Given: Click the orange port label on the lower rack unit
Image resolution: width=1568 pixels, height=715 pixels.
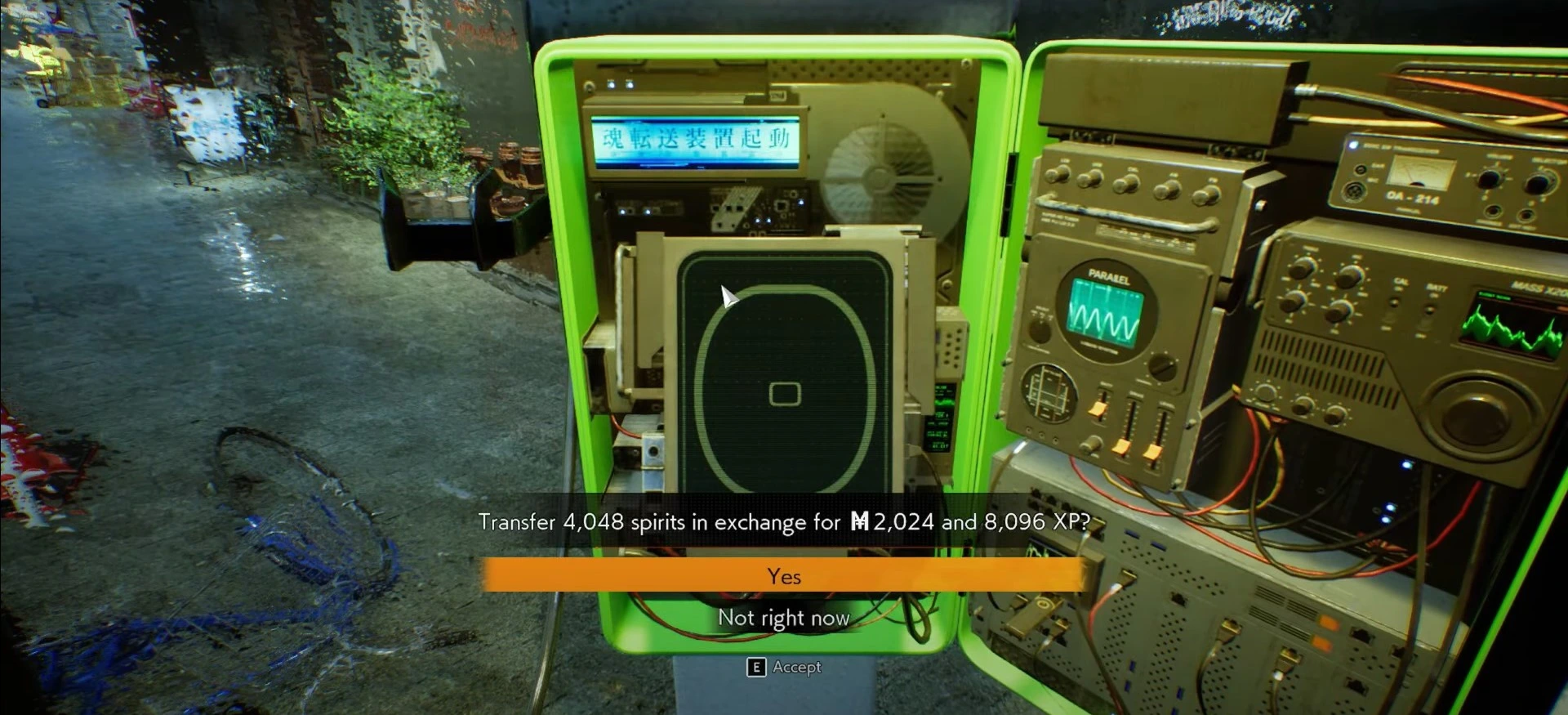Looking at the screenshot, I should [x=1329, y=623].
